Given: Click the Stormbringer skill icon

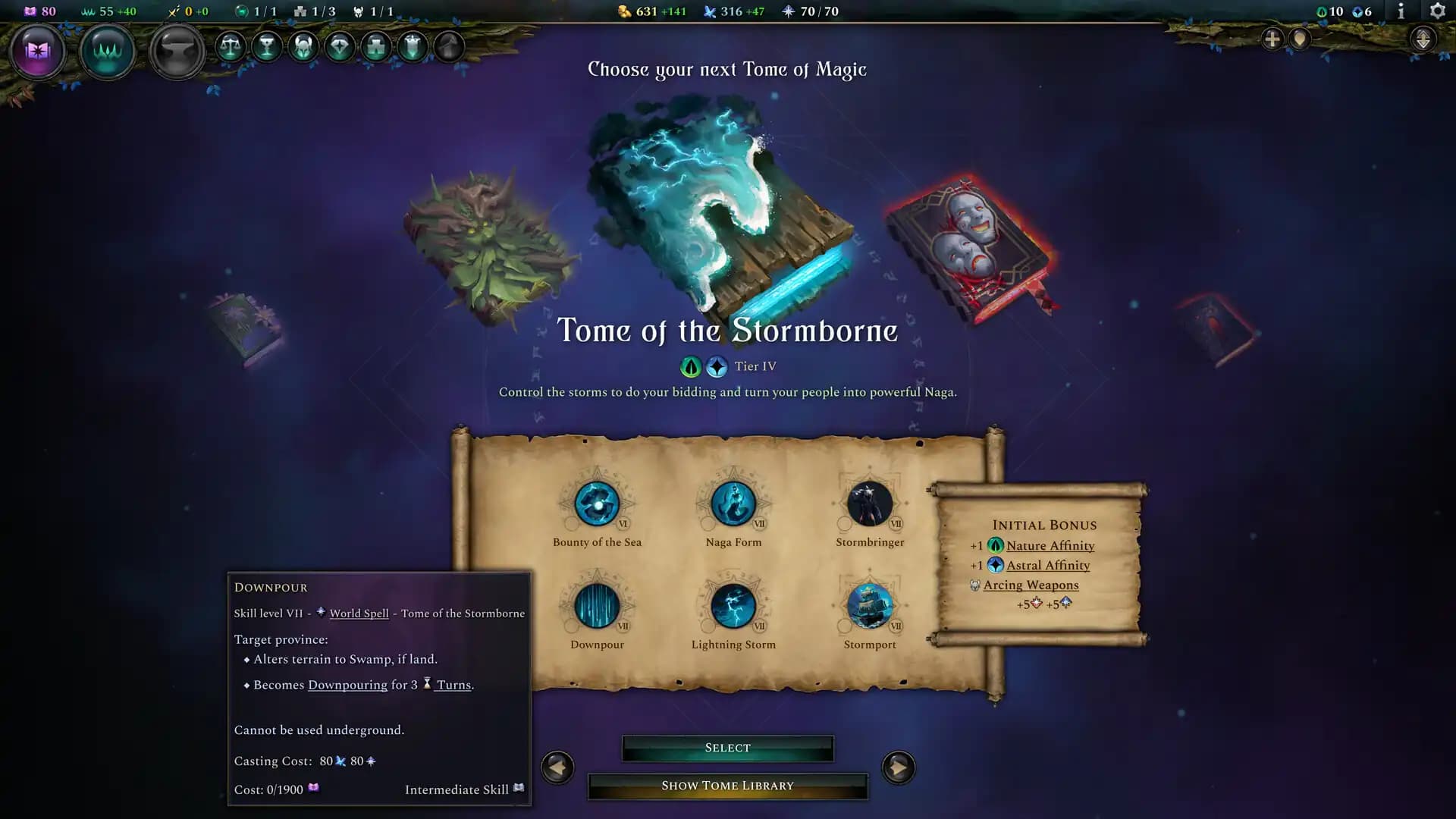Looking at the screenshot, I should [x=869, y=504].
